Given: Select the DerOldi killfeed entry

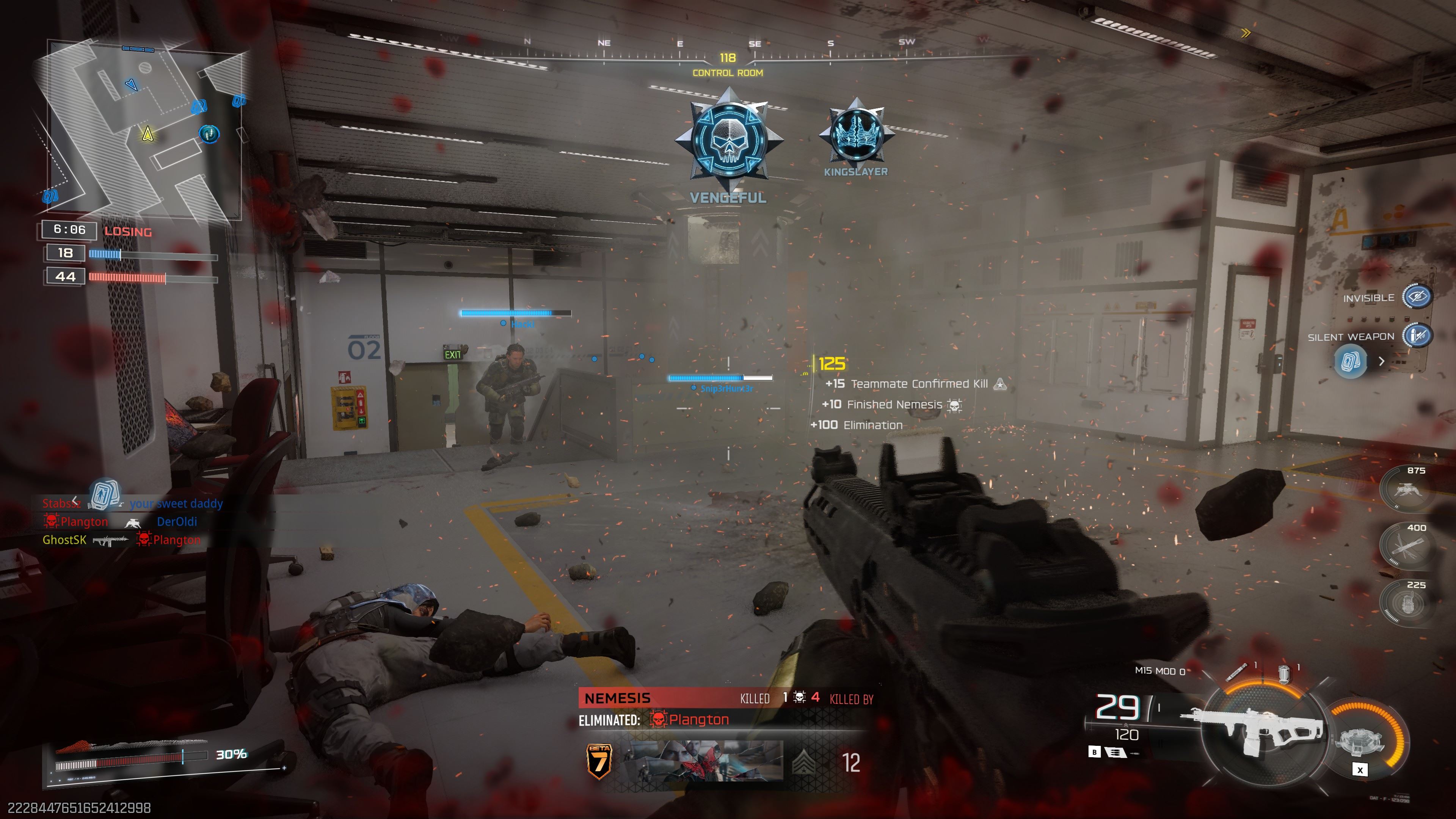Looking at the screenshot, I should click(177, 522).
